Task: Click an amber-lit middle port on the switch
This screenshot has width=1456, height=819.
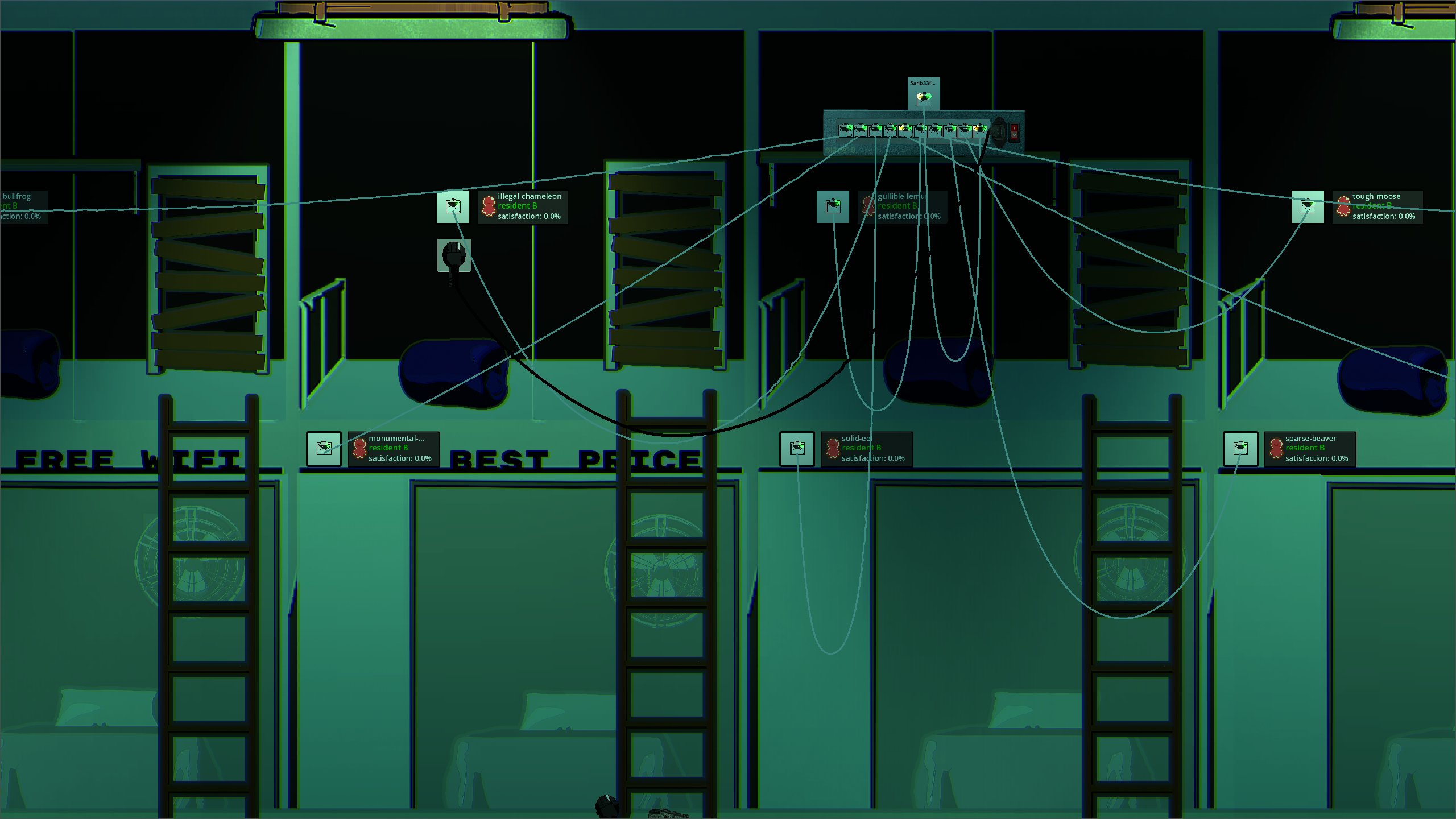Action: (x=904, y=131)
